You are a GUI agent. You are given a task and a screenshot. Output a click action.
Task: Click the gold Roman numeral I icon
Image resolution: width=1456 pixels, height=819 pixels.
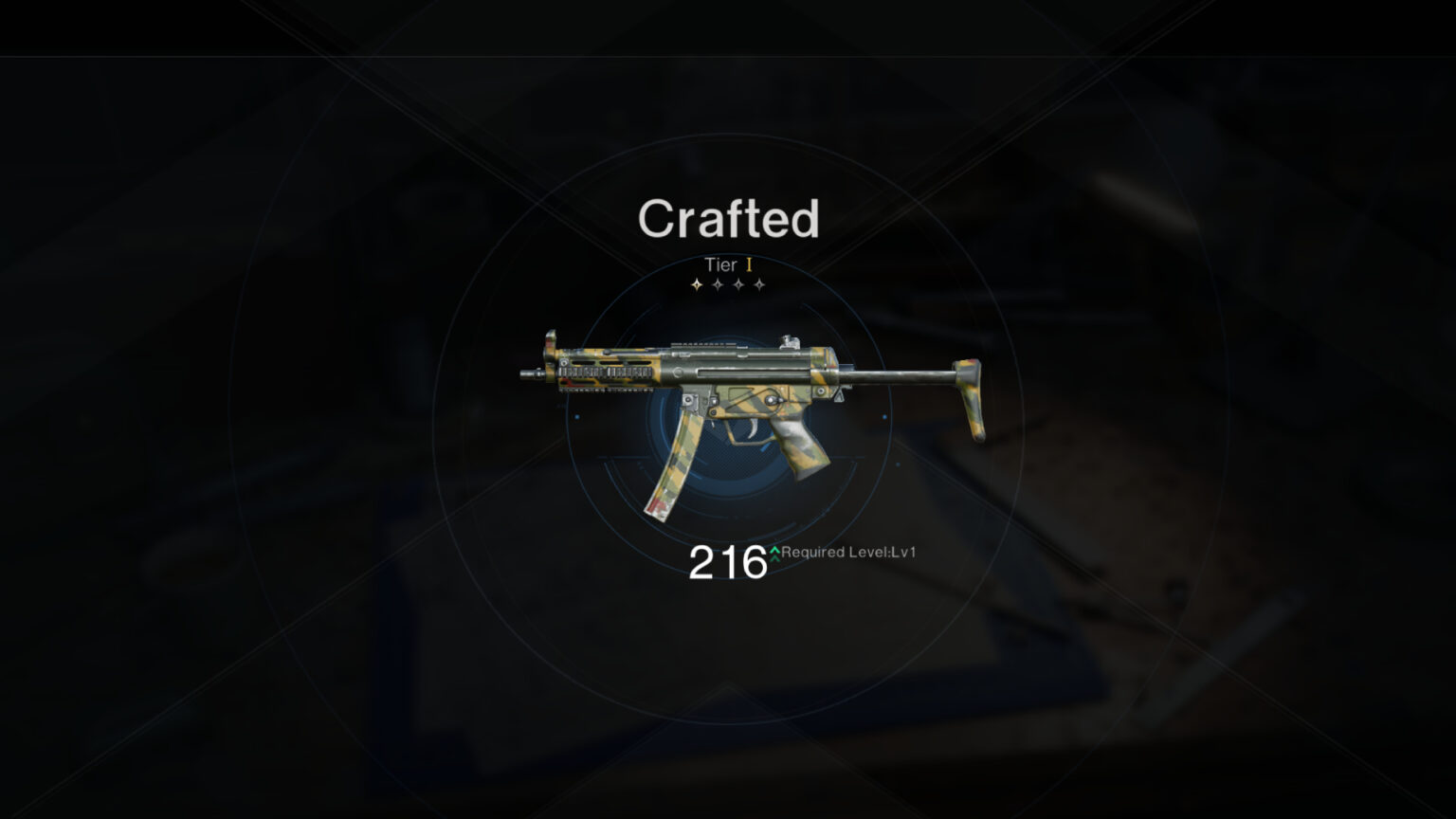(750, 264)
